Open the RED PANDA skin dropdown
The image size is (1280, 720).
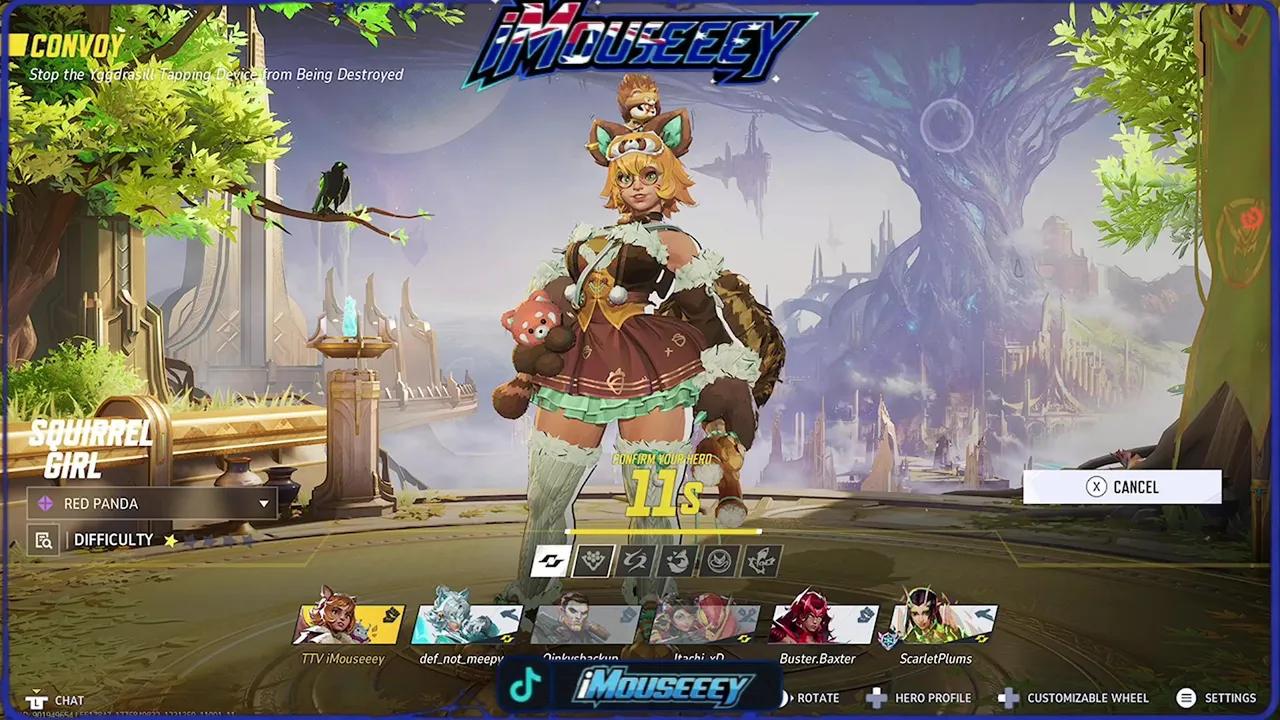click(x=150, y=503)
